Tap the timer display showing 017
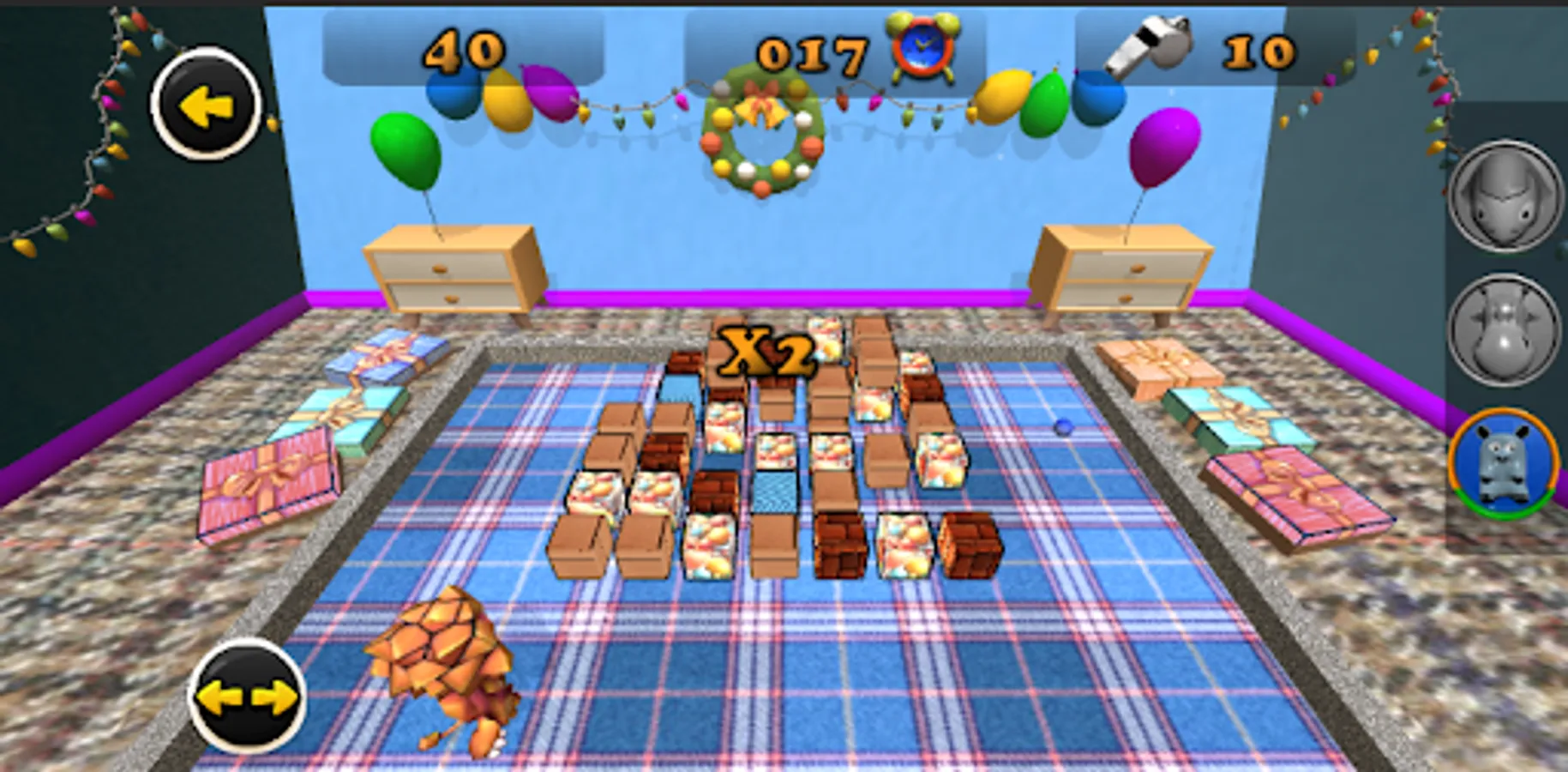 (x=808, y=53)
